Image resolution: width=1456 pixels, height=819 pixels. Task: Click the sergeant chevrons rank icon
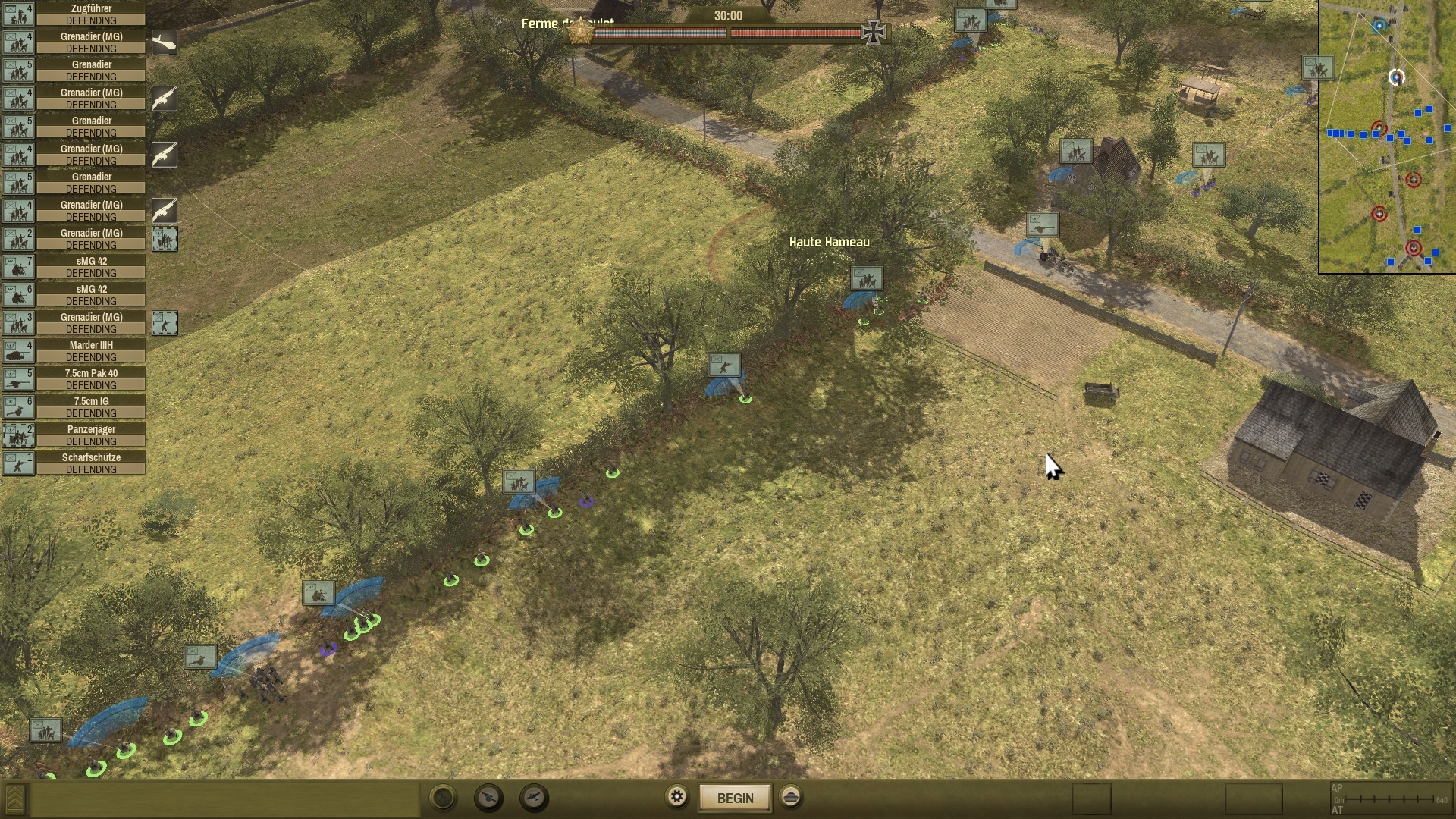(15, 799)
